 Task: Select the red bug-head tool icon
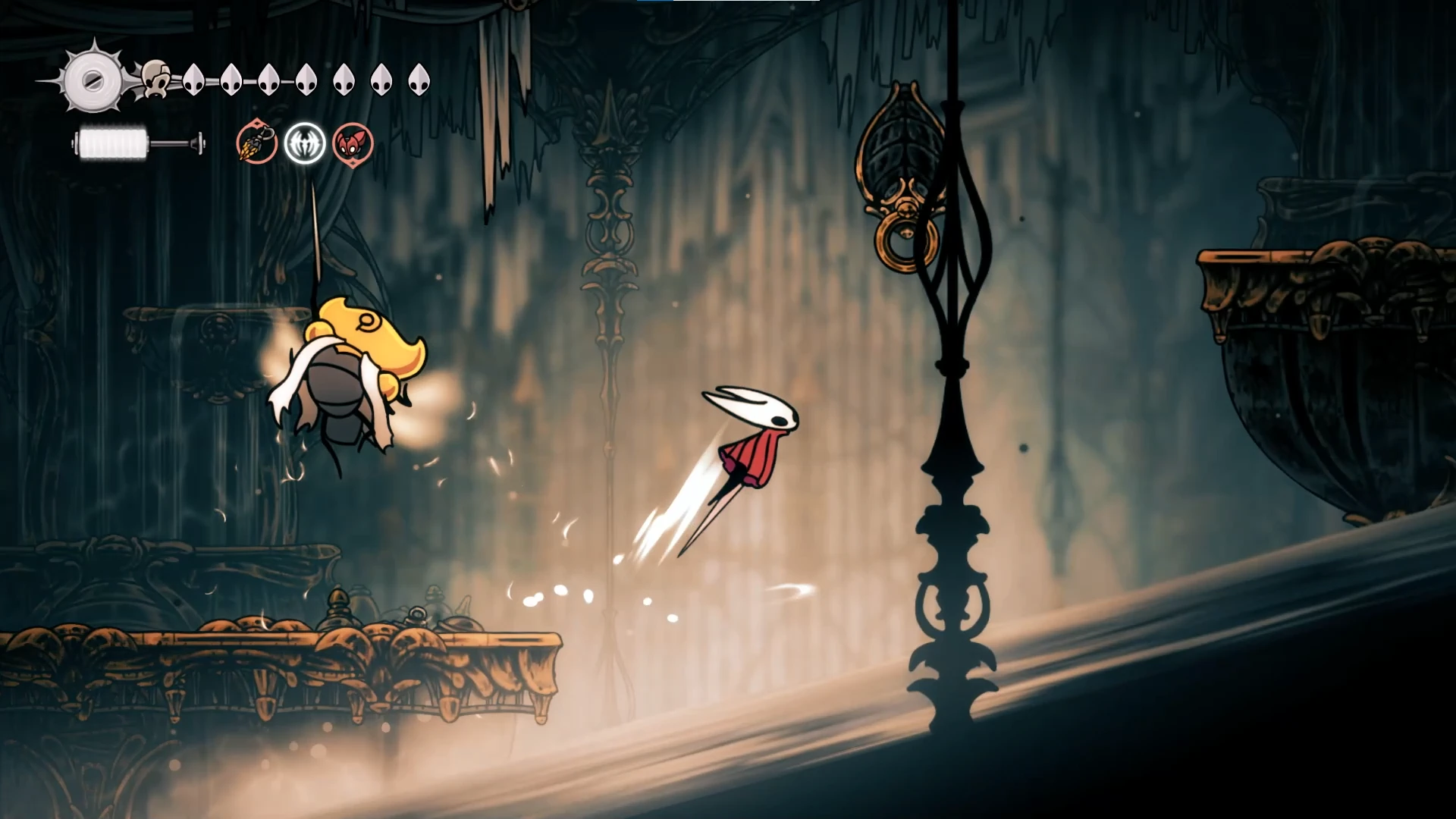coord(353,143)
